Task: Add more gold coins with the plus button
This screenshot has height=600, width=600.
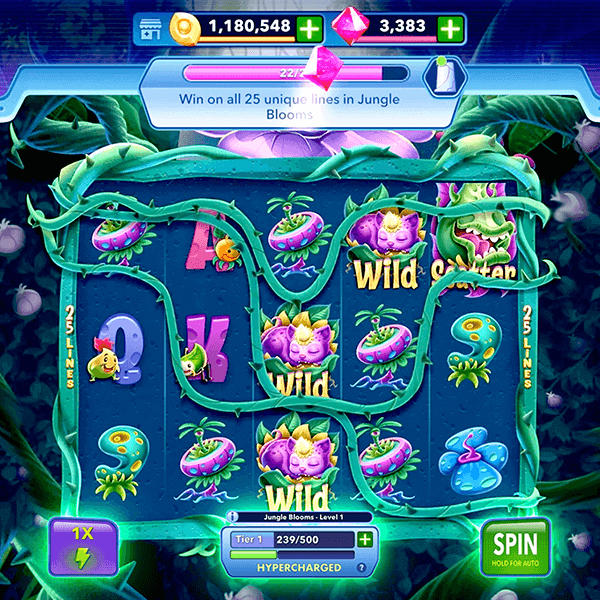Action: pos(310,28)
